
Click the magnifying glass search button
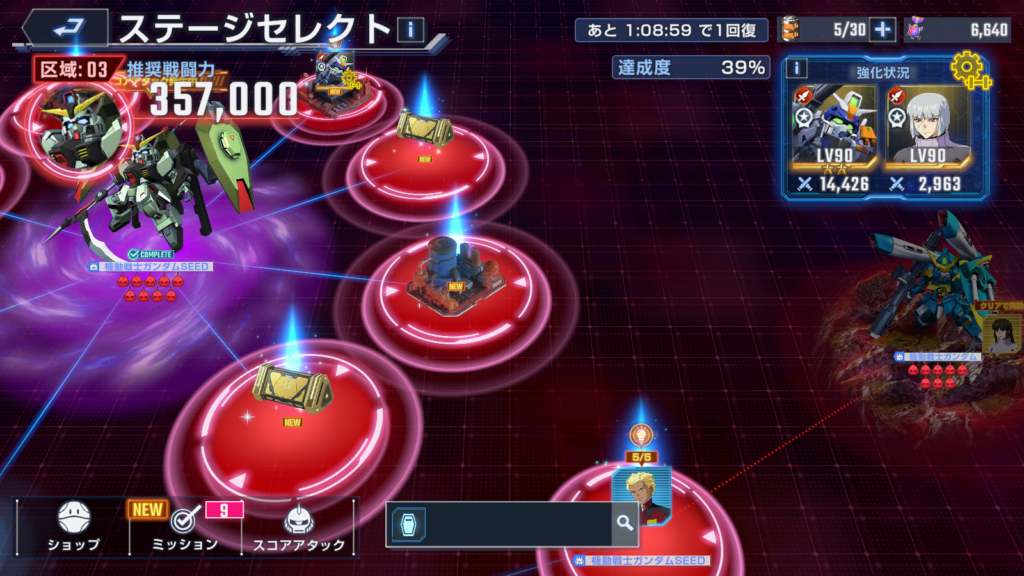tap(625, 523)
